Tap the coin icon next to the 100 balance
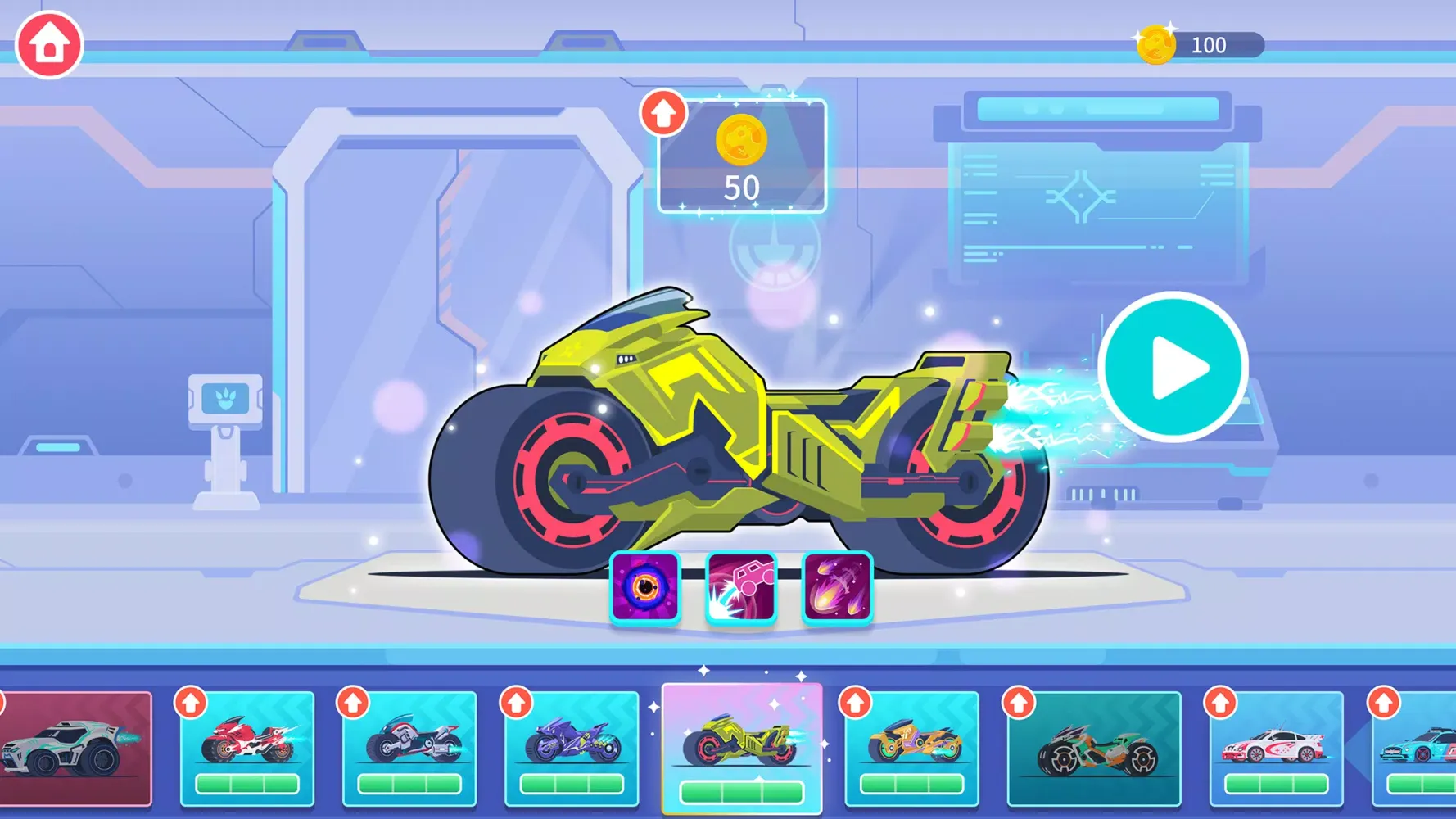 (1156, 45)
